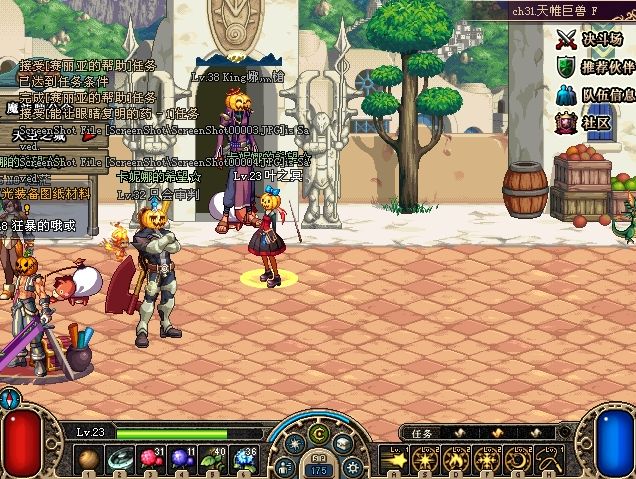Use the green leaf herb slot

(x=211, y=460)
